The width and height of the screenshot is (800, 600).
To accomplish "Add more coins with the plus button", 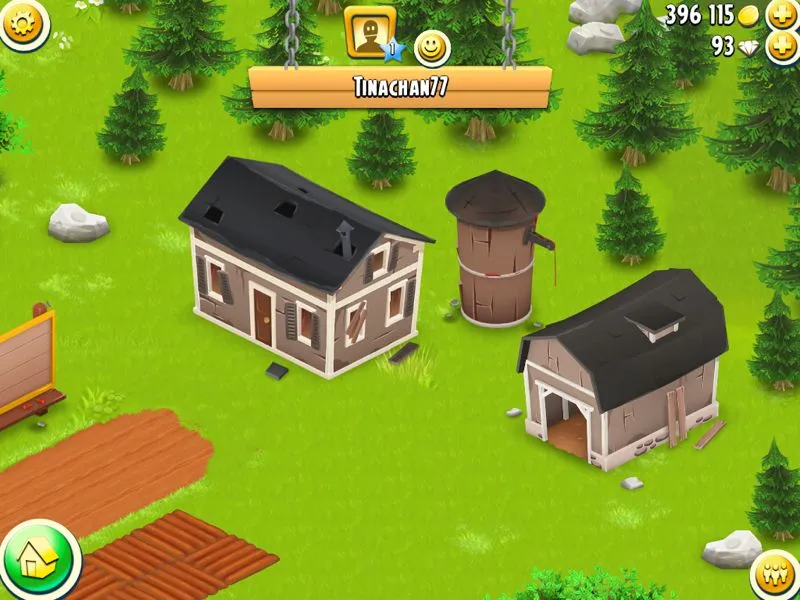I will (x=781, y=15).
